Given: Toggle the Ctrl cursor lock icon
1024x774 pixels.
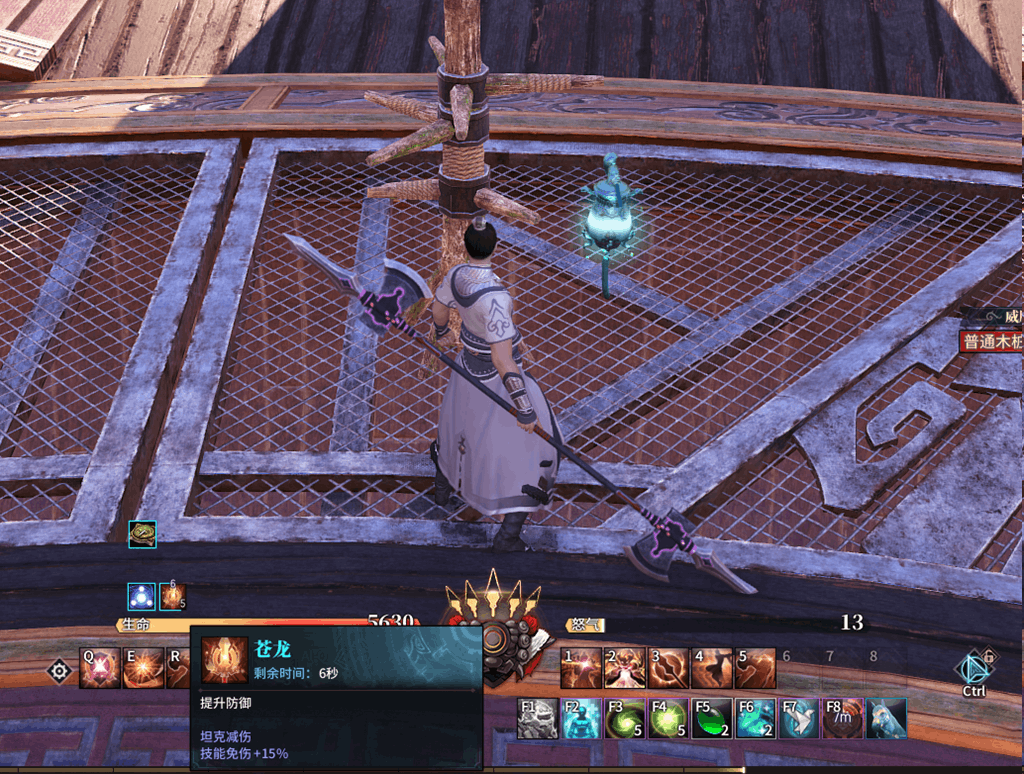Looking at the screenshot, I should [x=974, y=672].
